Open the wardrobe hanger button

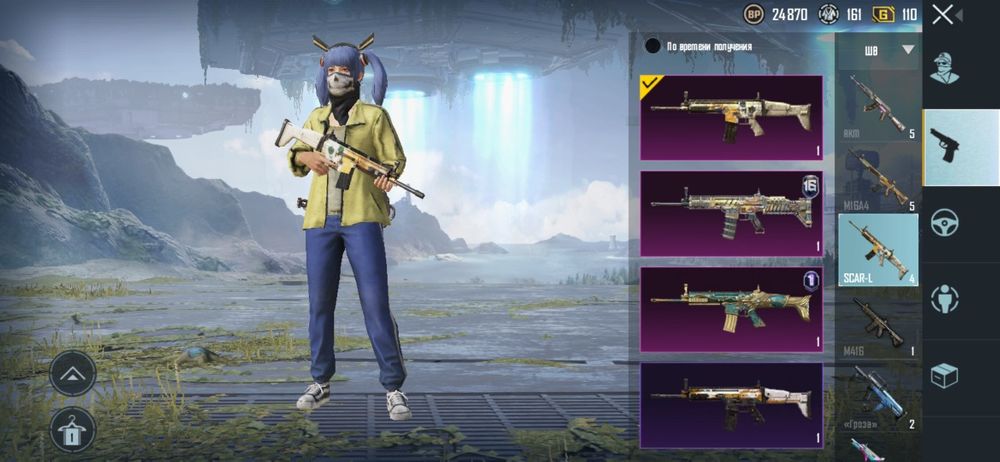(x=73, y=428)
